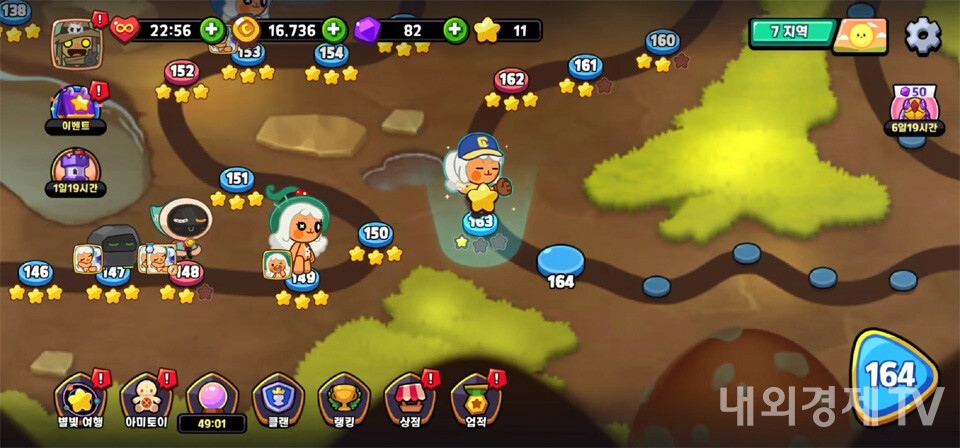Select the level 164 node on the map
The width and height of the screenshot is (960, 448).
tap(560, 262)
